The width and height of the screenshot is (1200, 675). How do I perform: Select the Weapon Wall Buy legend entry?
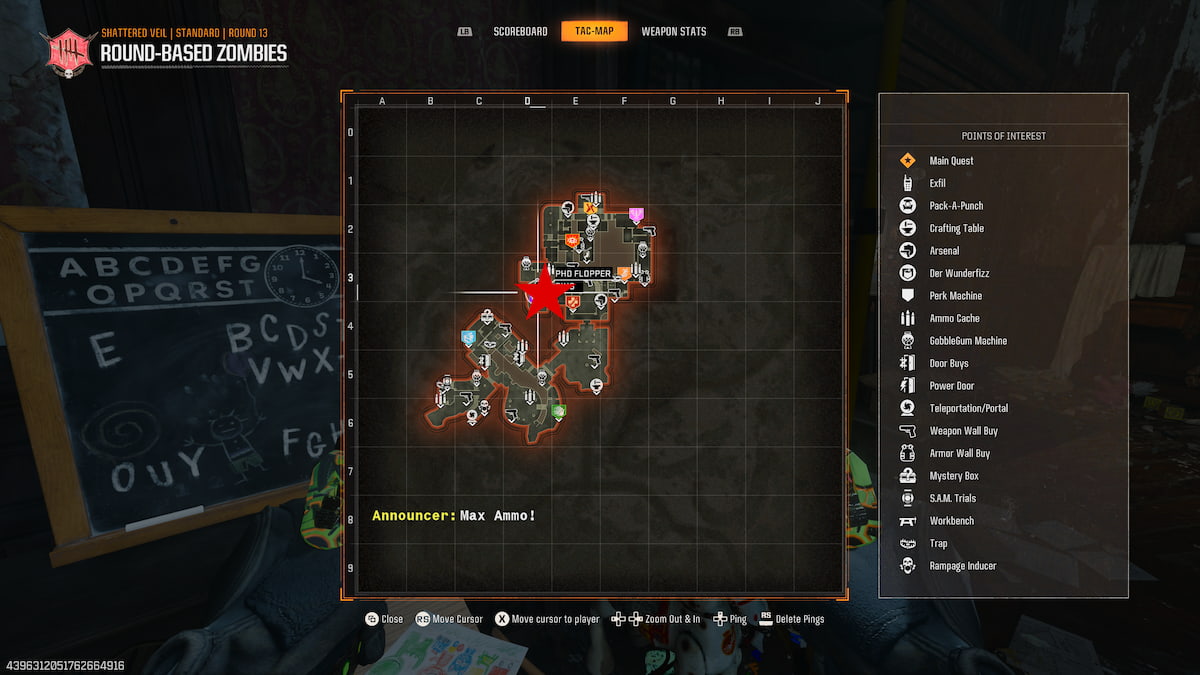(963, 431)
